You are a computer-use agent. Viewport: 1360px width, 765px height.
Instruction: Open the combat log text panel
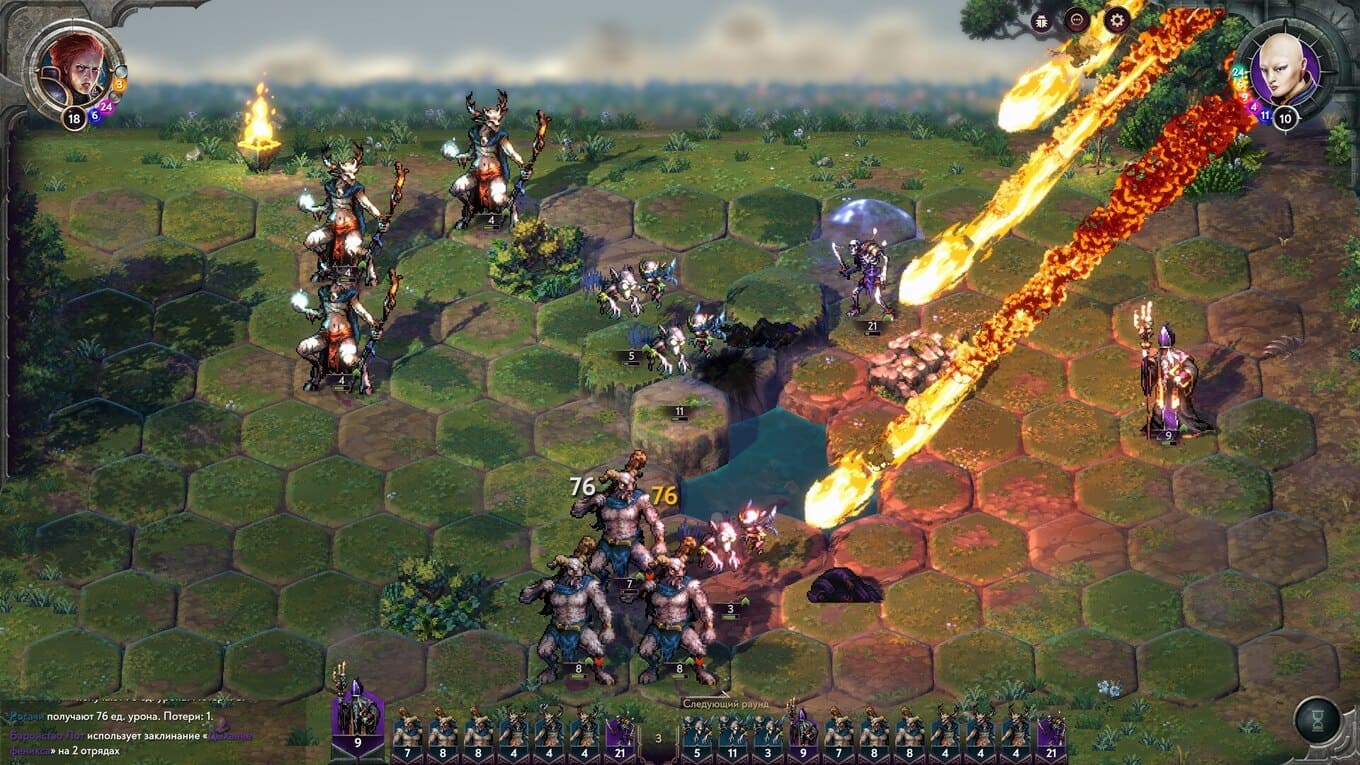pyautogui.click(x=130, y=726)
